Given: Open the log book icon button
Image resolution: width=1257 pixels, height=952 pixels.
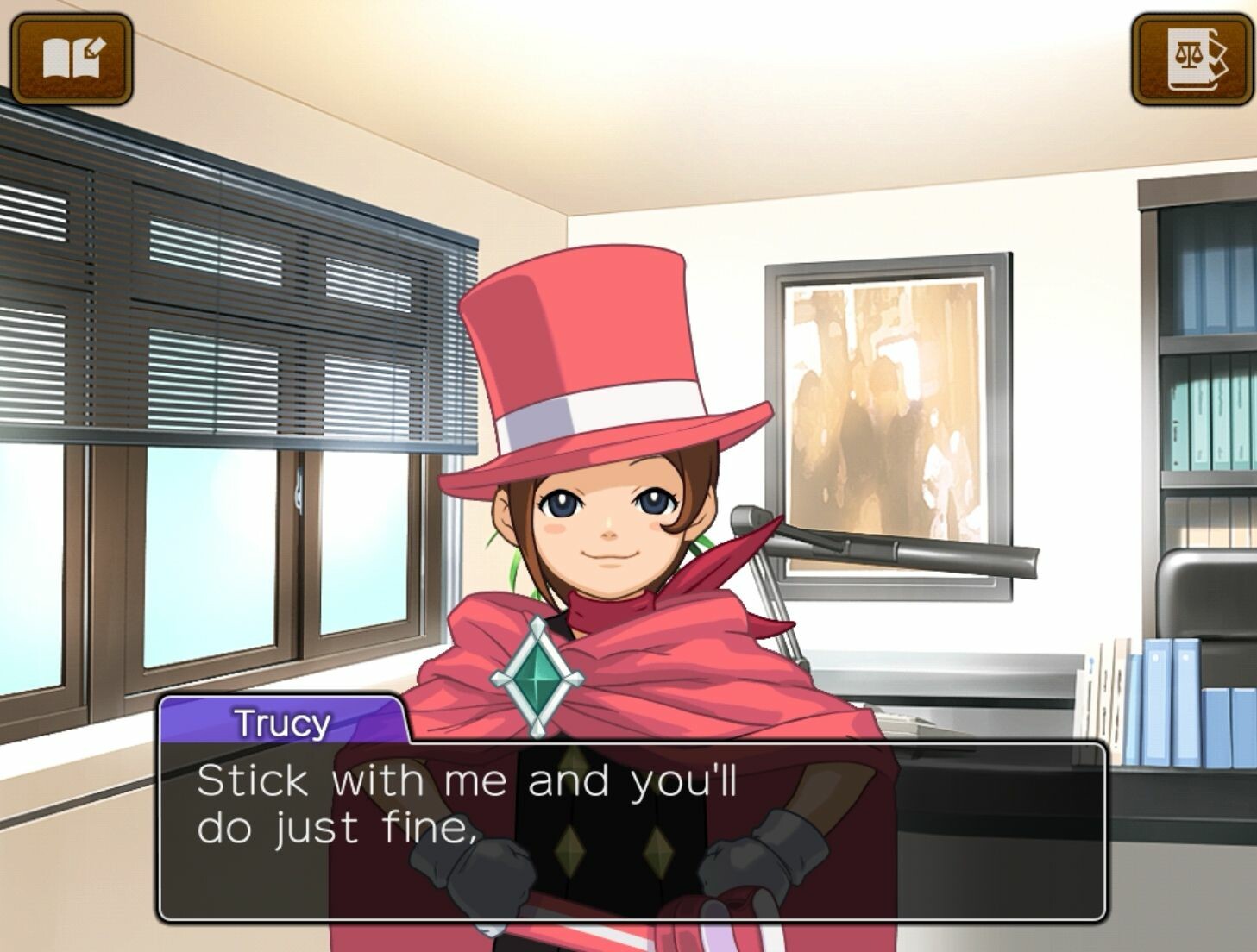Looking at the screenshot, I should point(72,59).
